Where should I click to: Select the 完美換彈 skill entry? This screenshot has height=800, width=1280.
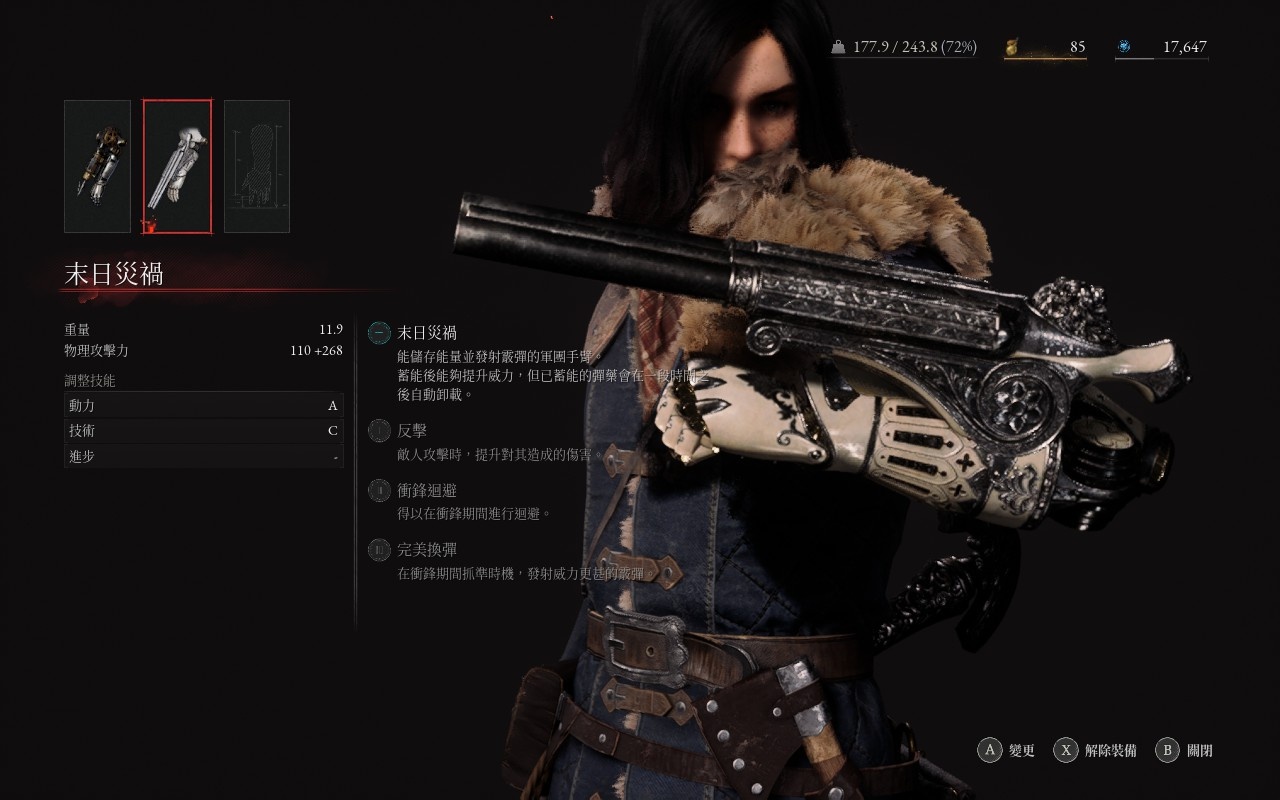[x=426, y=549]
